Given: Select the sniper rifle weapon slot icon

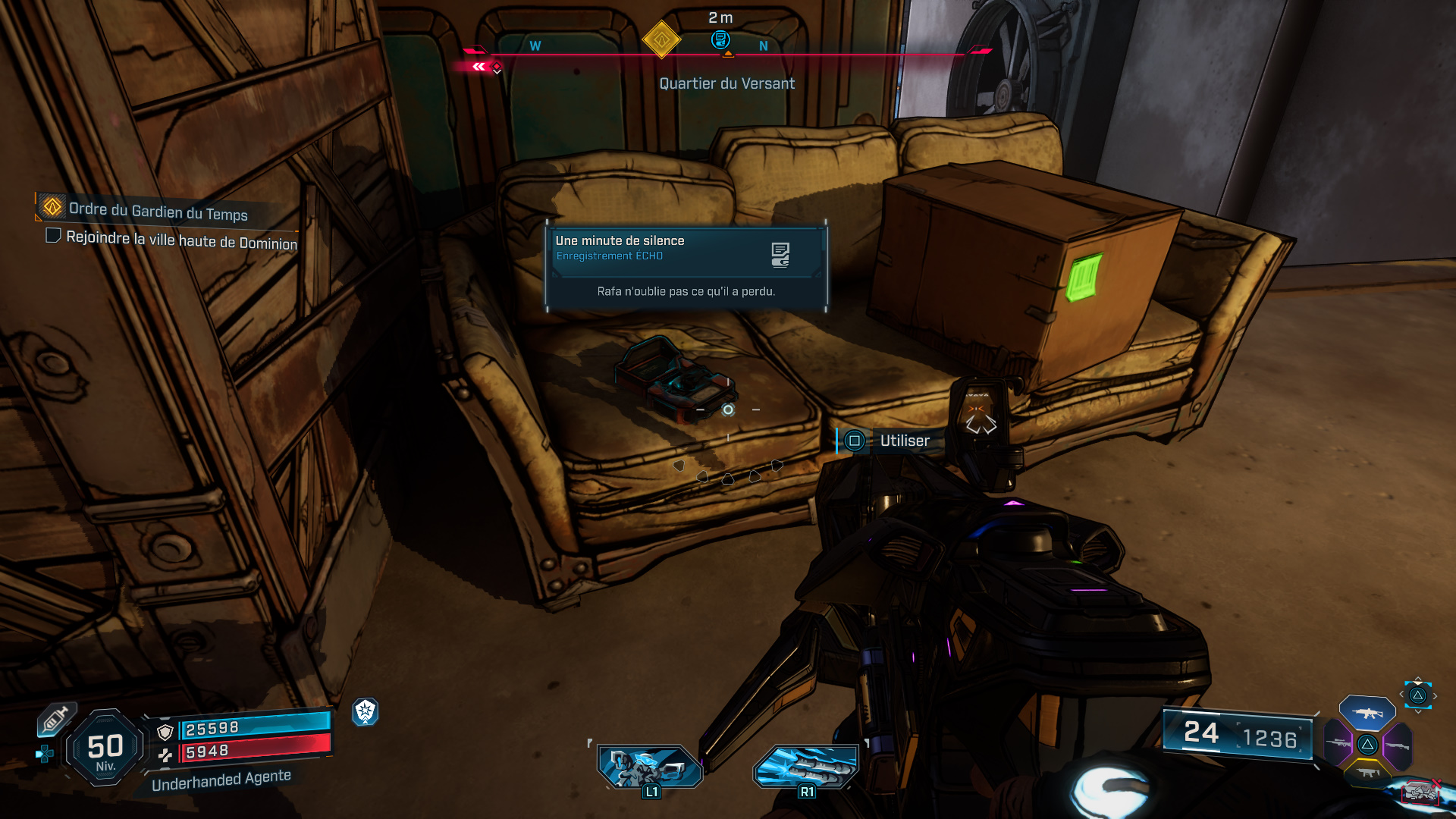Looking at the screenshot, I should click(x=1338, y=745).
